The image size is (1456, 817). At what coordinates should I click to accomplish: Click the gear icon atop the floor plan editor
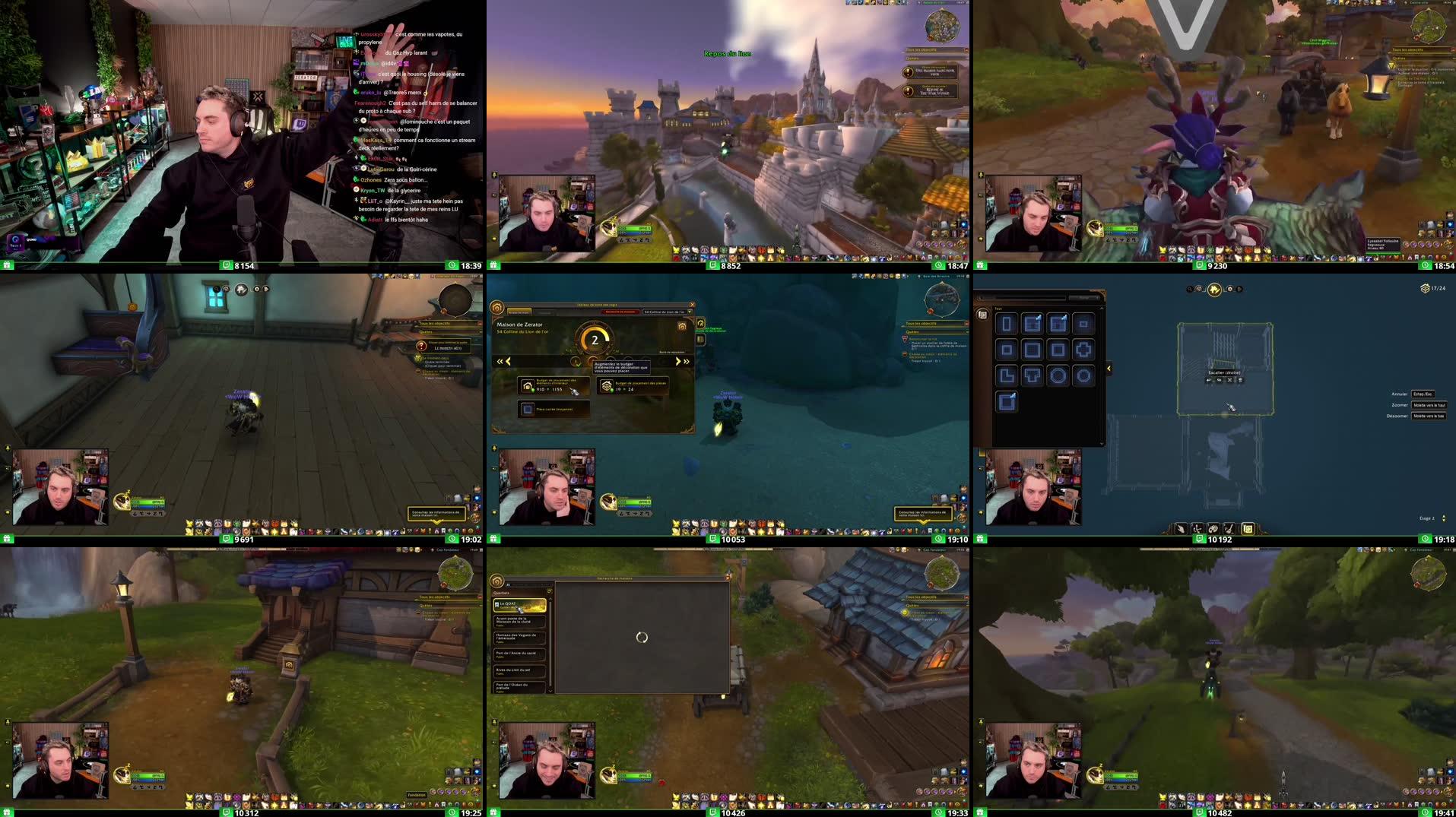tap(1230, 289)
